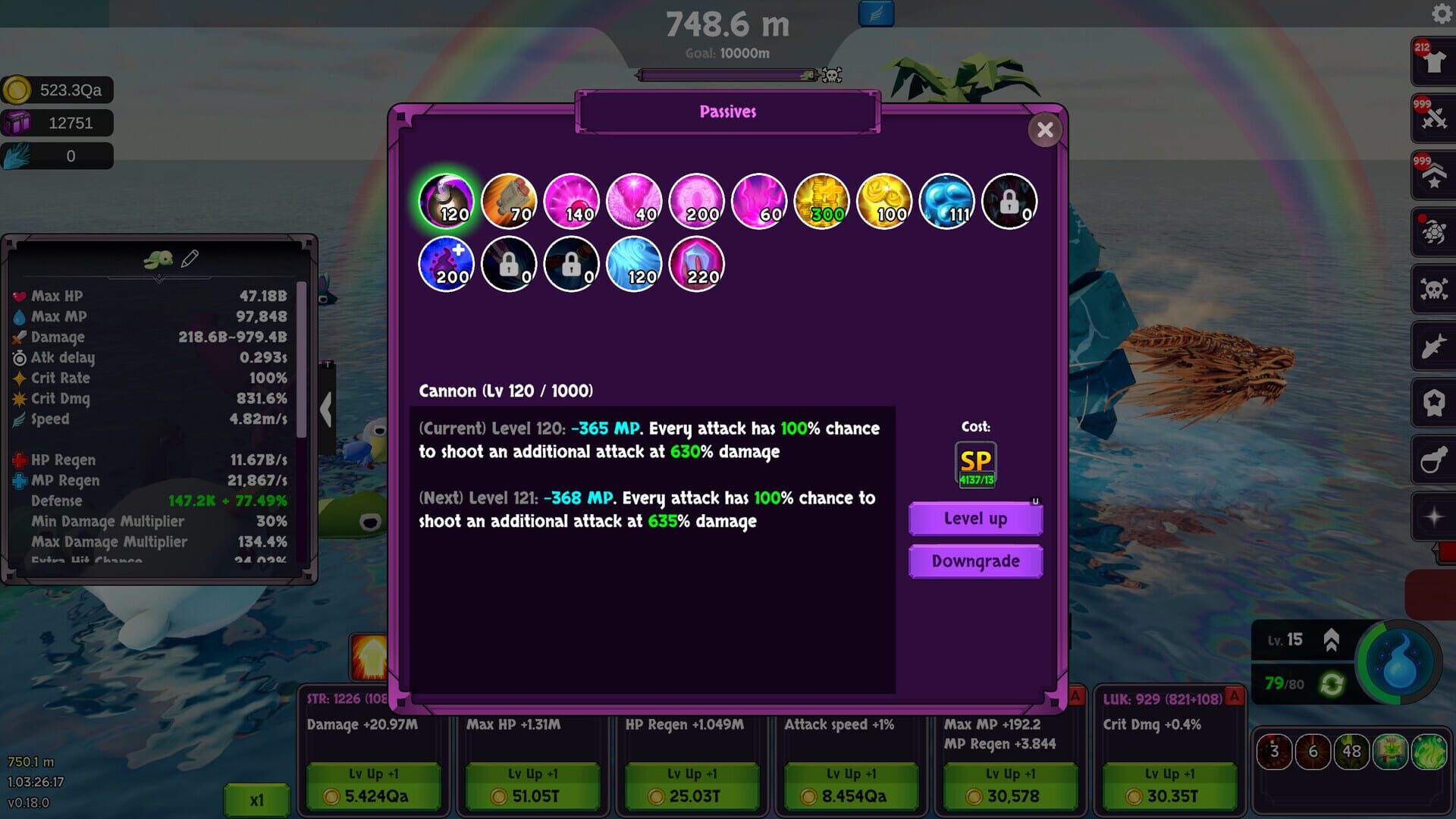Open the gold coin passive at level 300
This screenshot has width=1456, height=819.
pyautogui.click(x=822, y=200)
